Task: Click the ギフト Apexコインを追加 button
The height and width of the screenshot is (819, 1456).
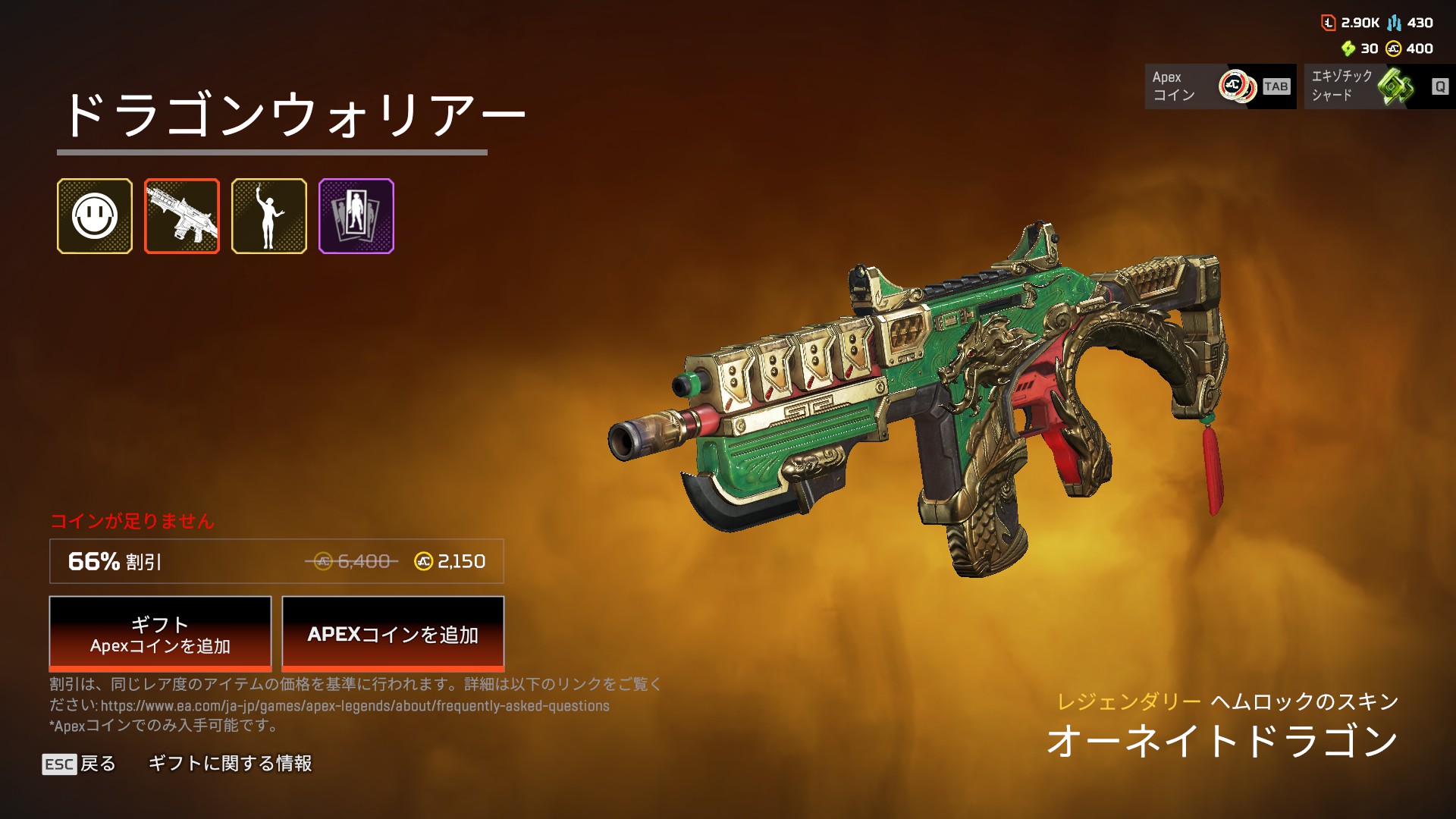Action: [x=160, y=634]
